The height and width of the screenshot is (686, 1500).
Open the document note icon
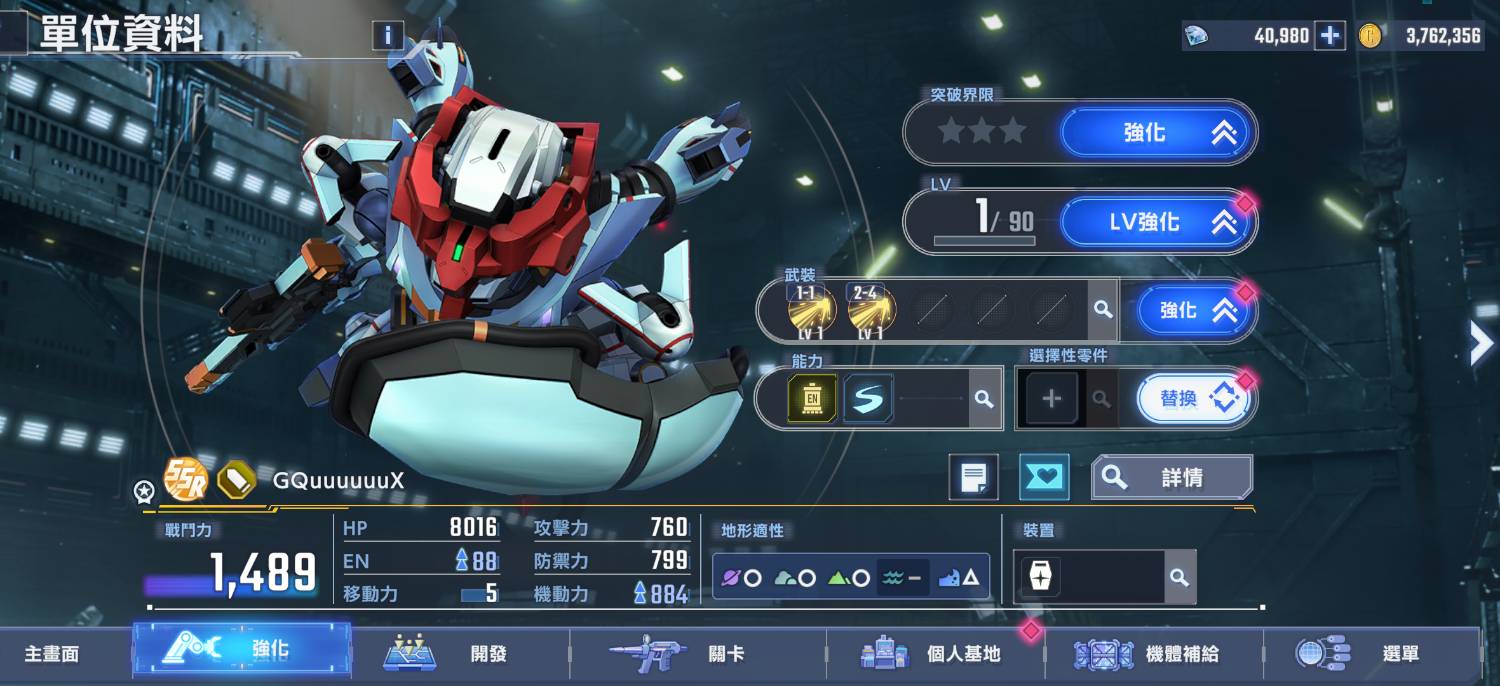tap(973, 478)
